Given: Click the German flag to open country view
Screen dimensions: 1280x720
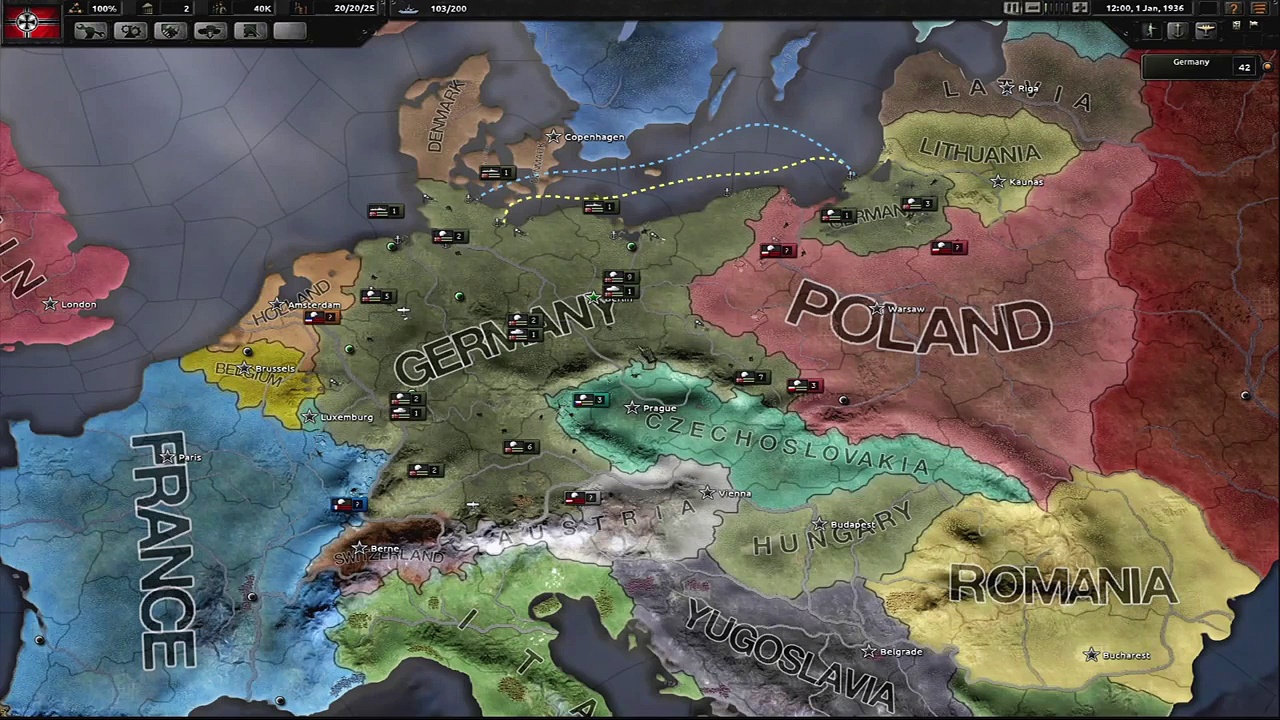Looking at the screenshot, I should 30,22.
